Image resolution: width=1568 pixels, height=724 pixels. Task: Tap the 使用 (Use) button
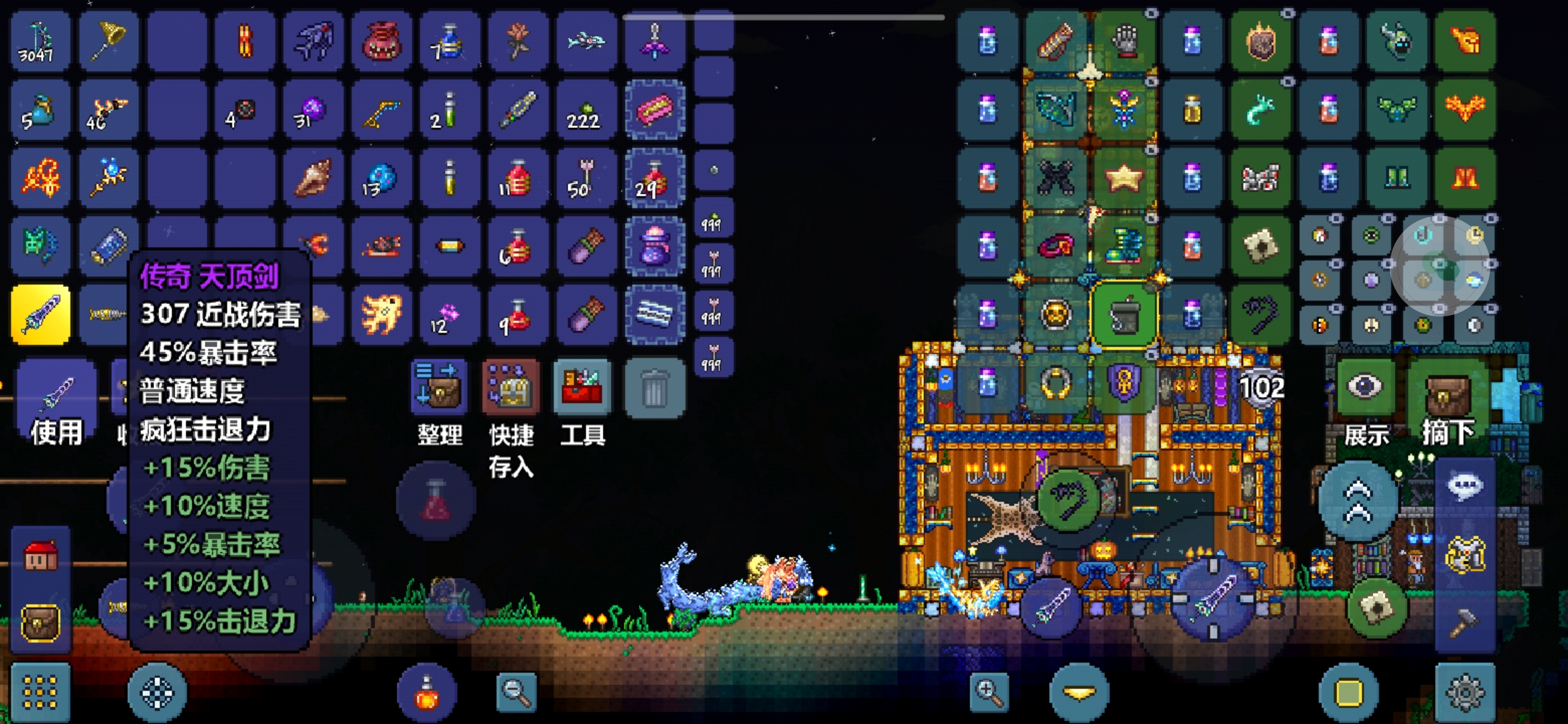pyautogui.click(x=56, y=401)
